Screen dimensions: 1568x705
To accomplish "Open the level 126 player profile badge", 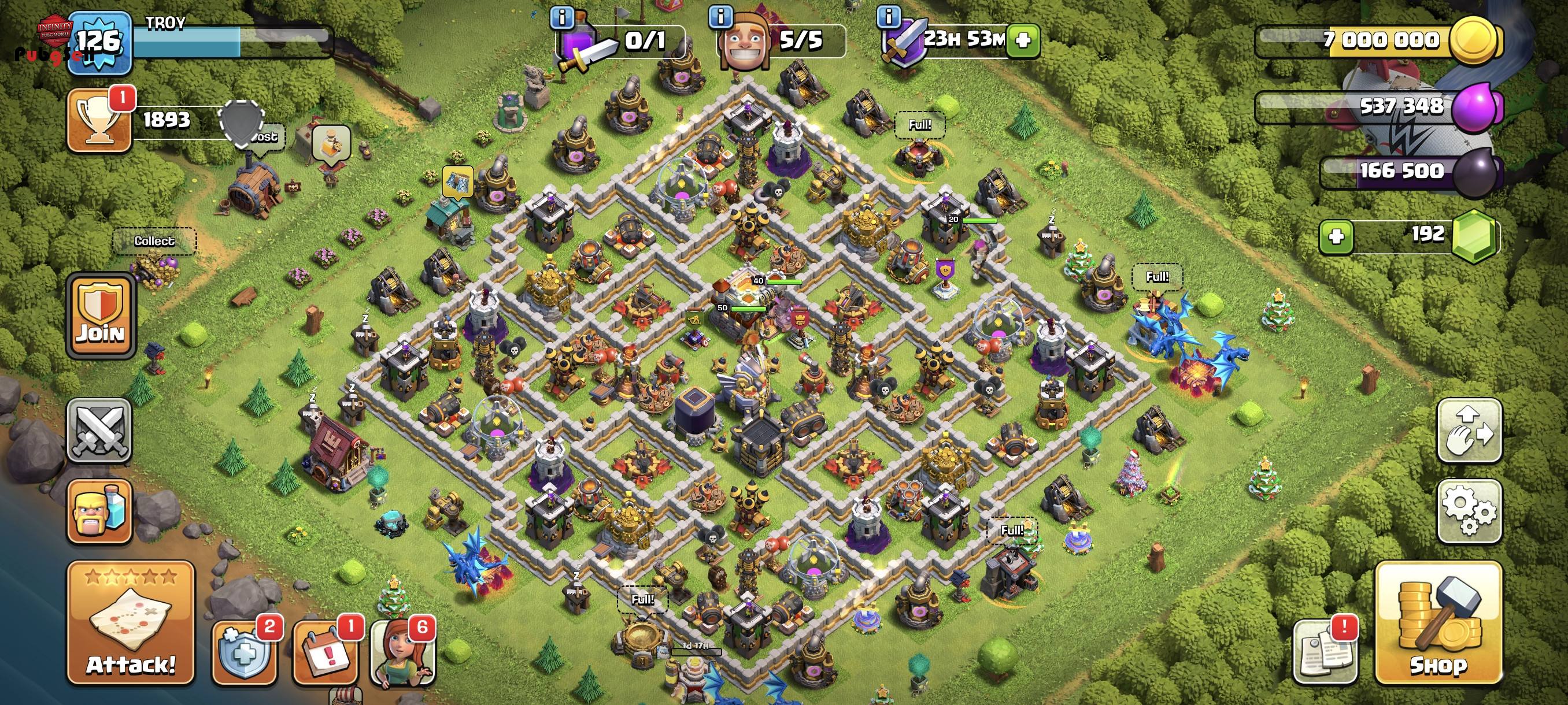I will (99, 43).
